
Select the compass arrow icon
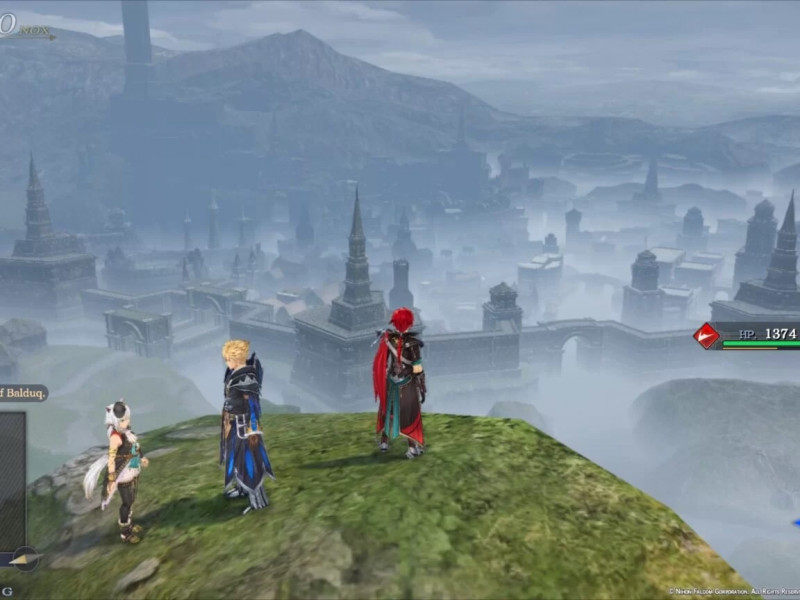23,560
